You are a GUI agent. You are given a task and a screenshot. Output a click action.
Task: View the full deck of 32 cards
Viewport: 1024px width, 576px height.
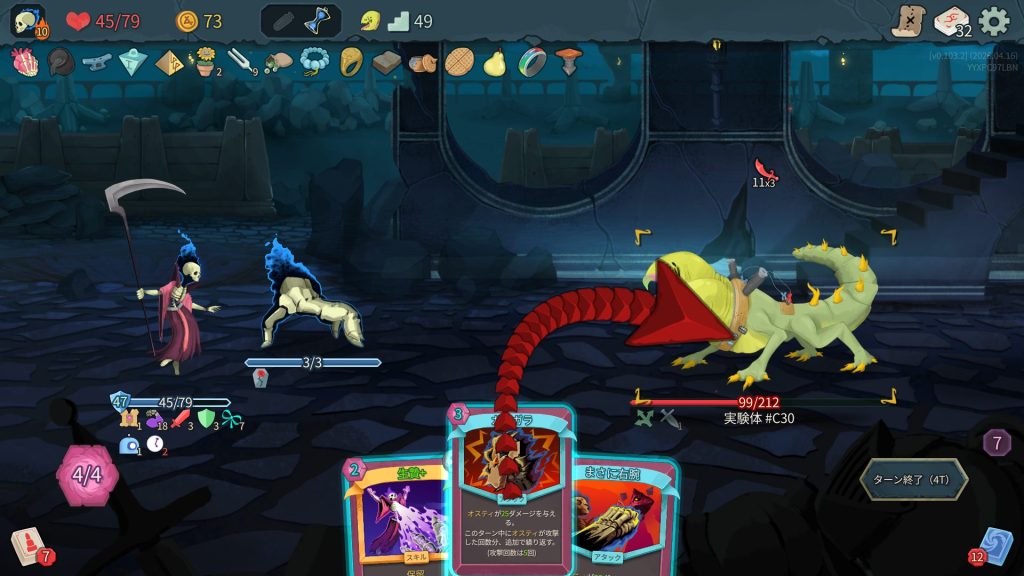pyautogui.click(x=951, y=21)
